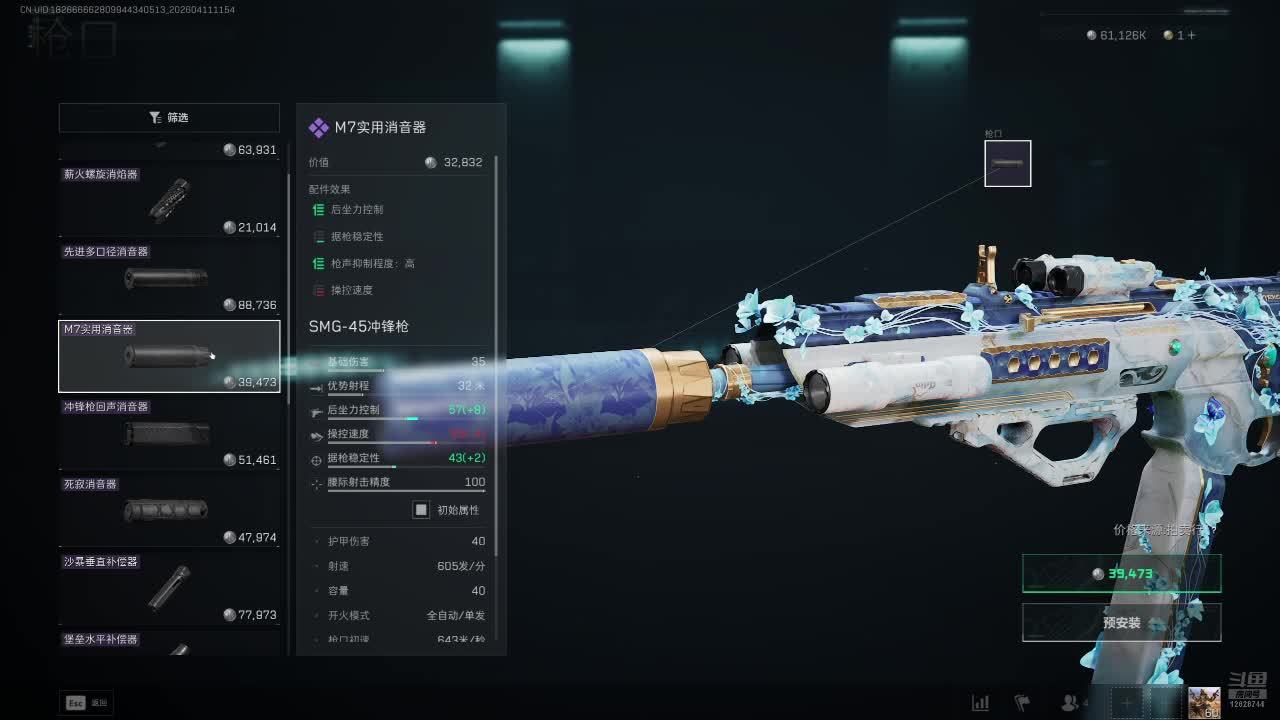Image resolution: width=1280 pixels, height=720 pixels.
Task: Add currency with the plus icon
Action: 1191,35
